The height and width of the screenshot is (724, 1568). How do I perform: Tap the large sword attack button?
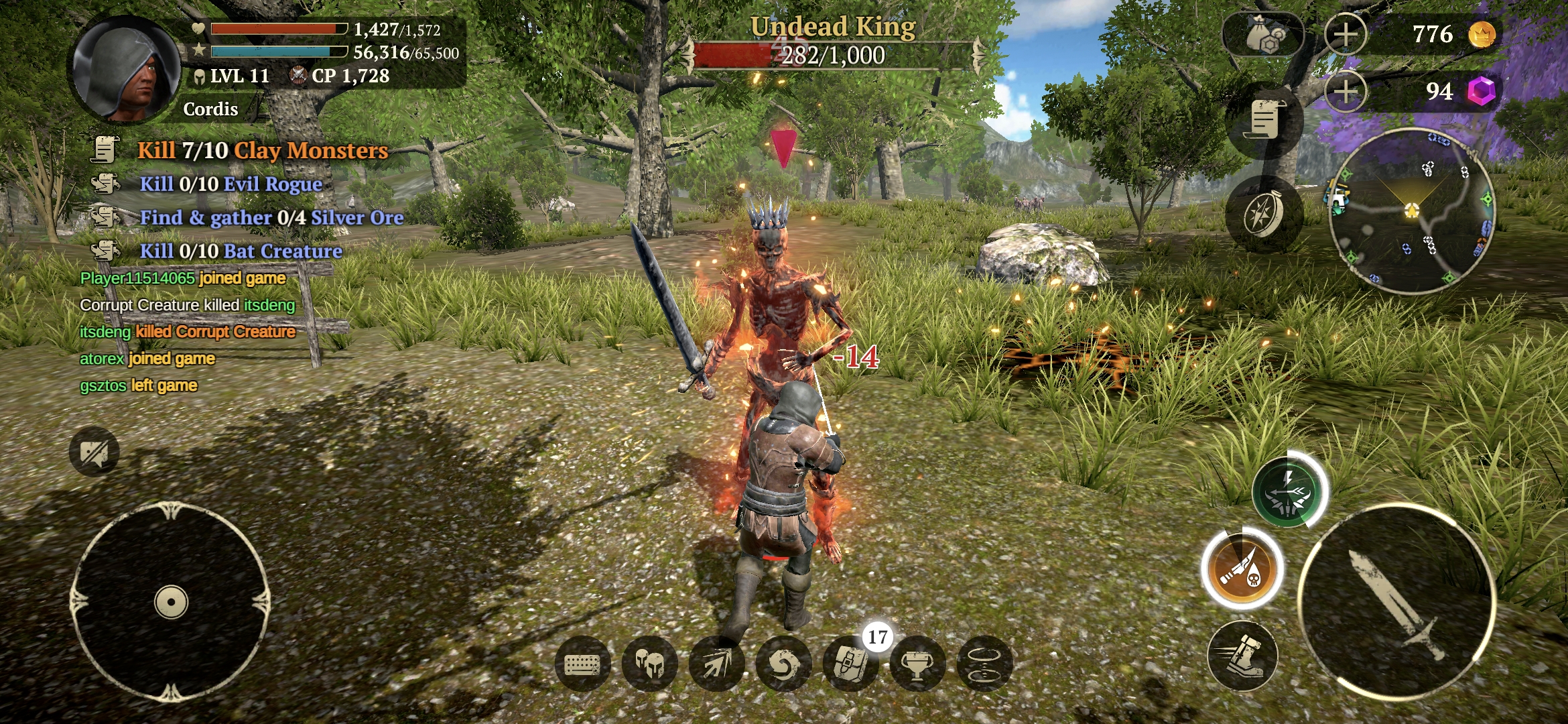click(x=1397, y=602)
